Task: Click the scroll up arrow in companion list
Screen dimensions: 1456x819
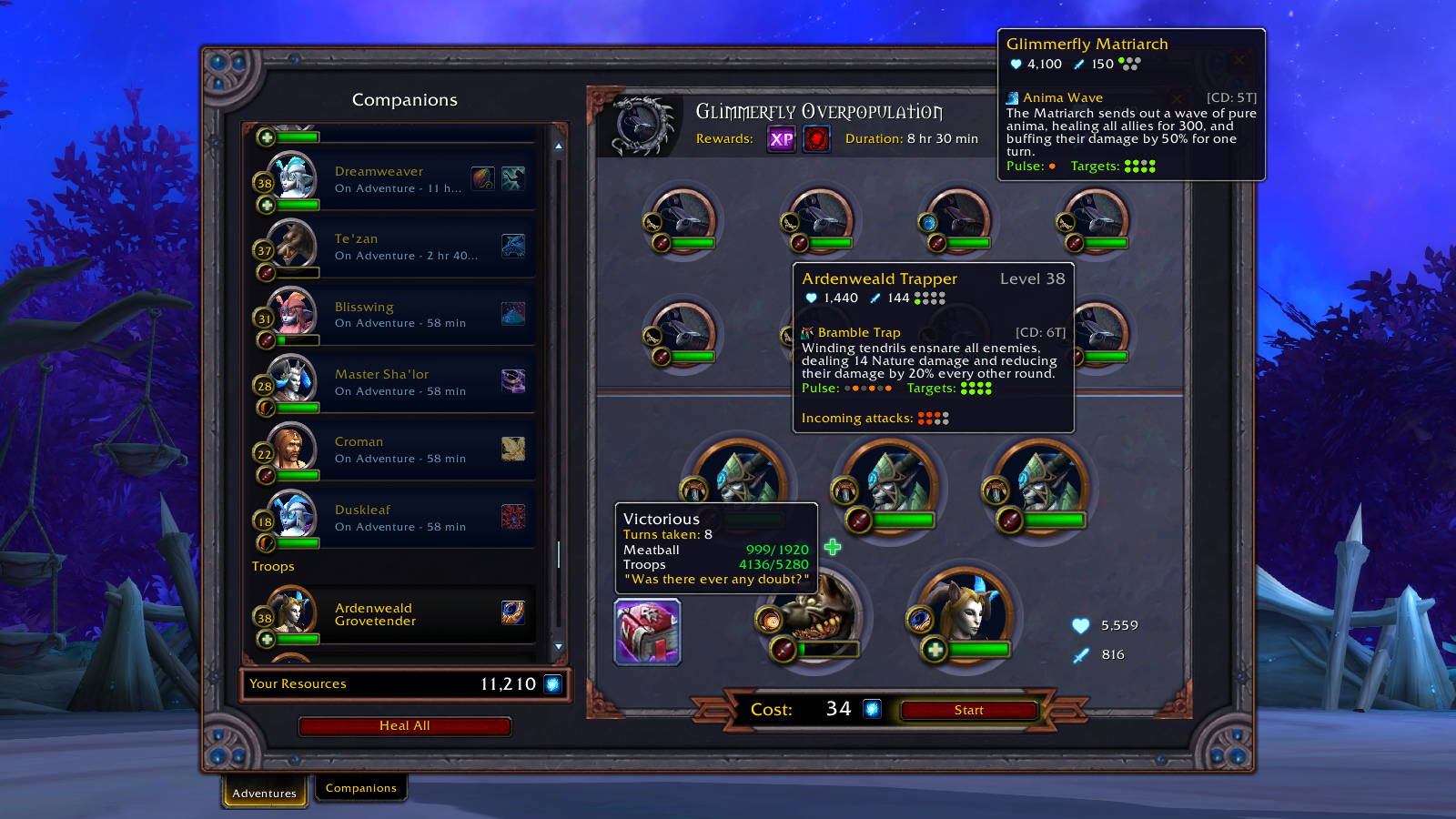Action: (x=559, y=146)
